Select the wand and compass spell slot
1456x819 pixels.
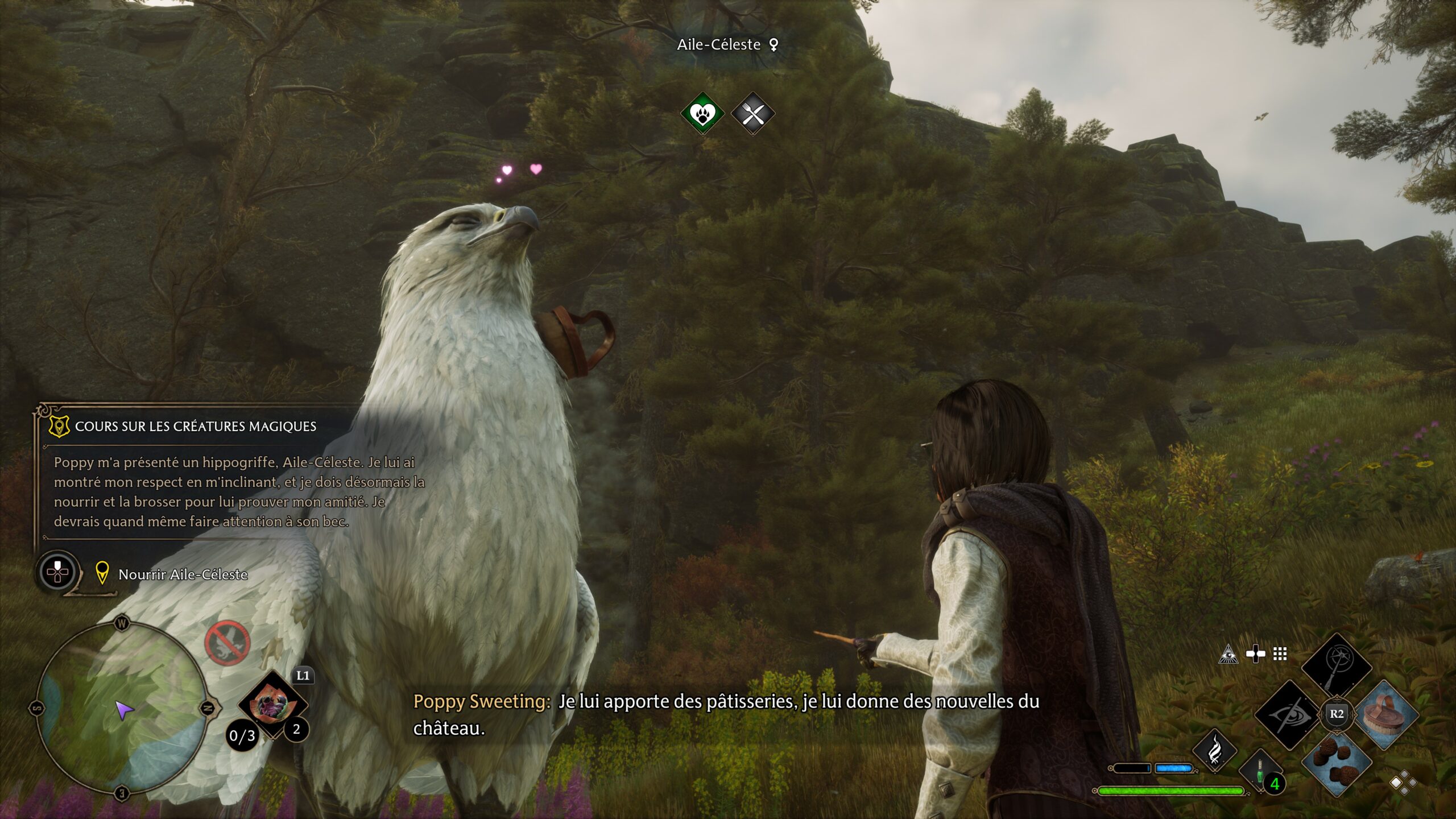(1337, 665)
